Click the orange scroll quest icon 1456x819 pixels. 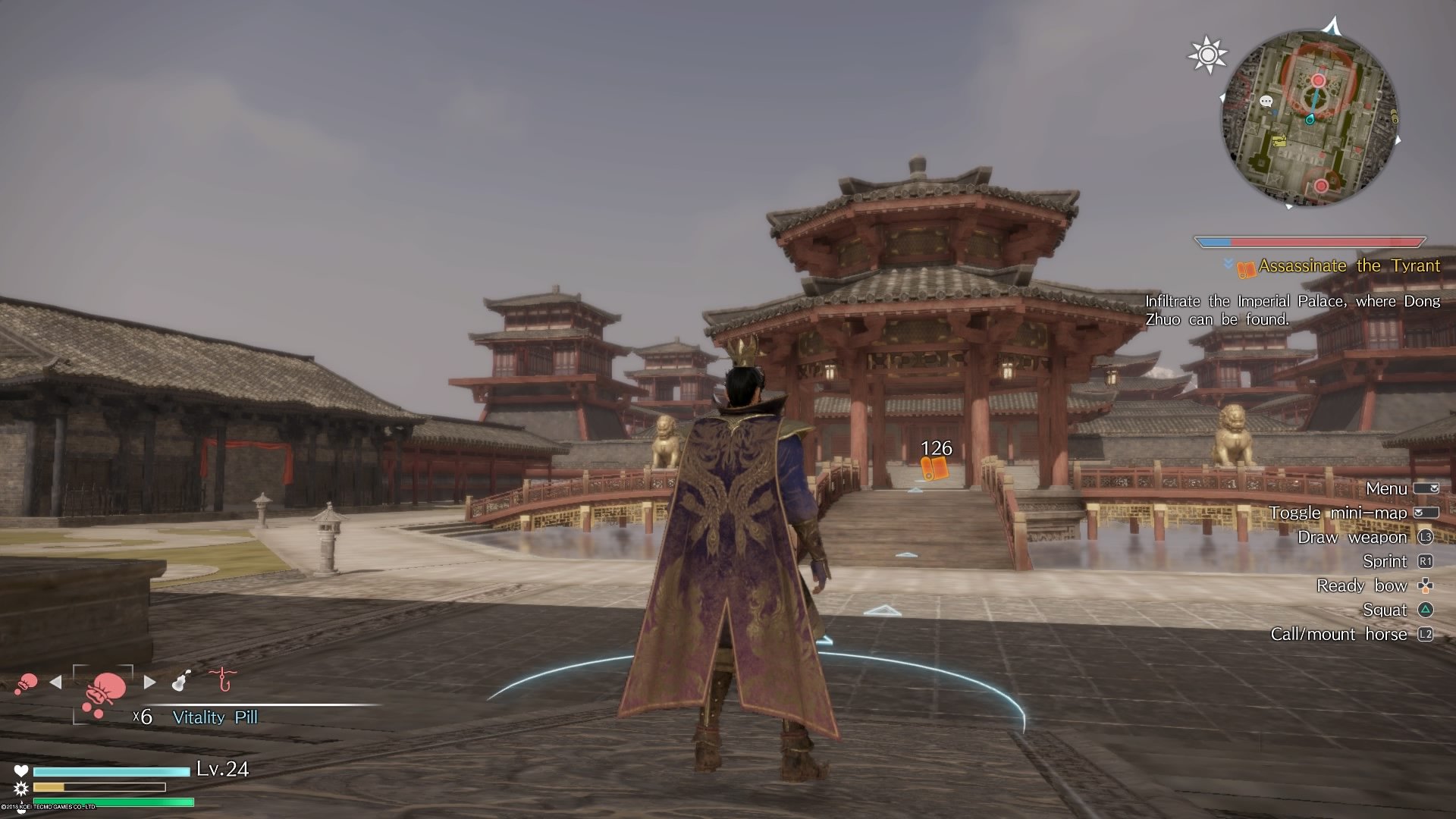(x=1247, y=267)
